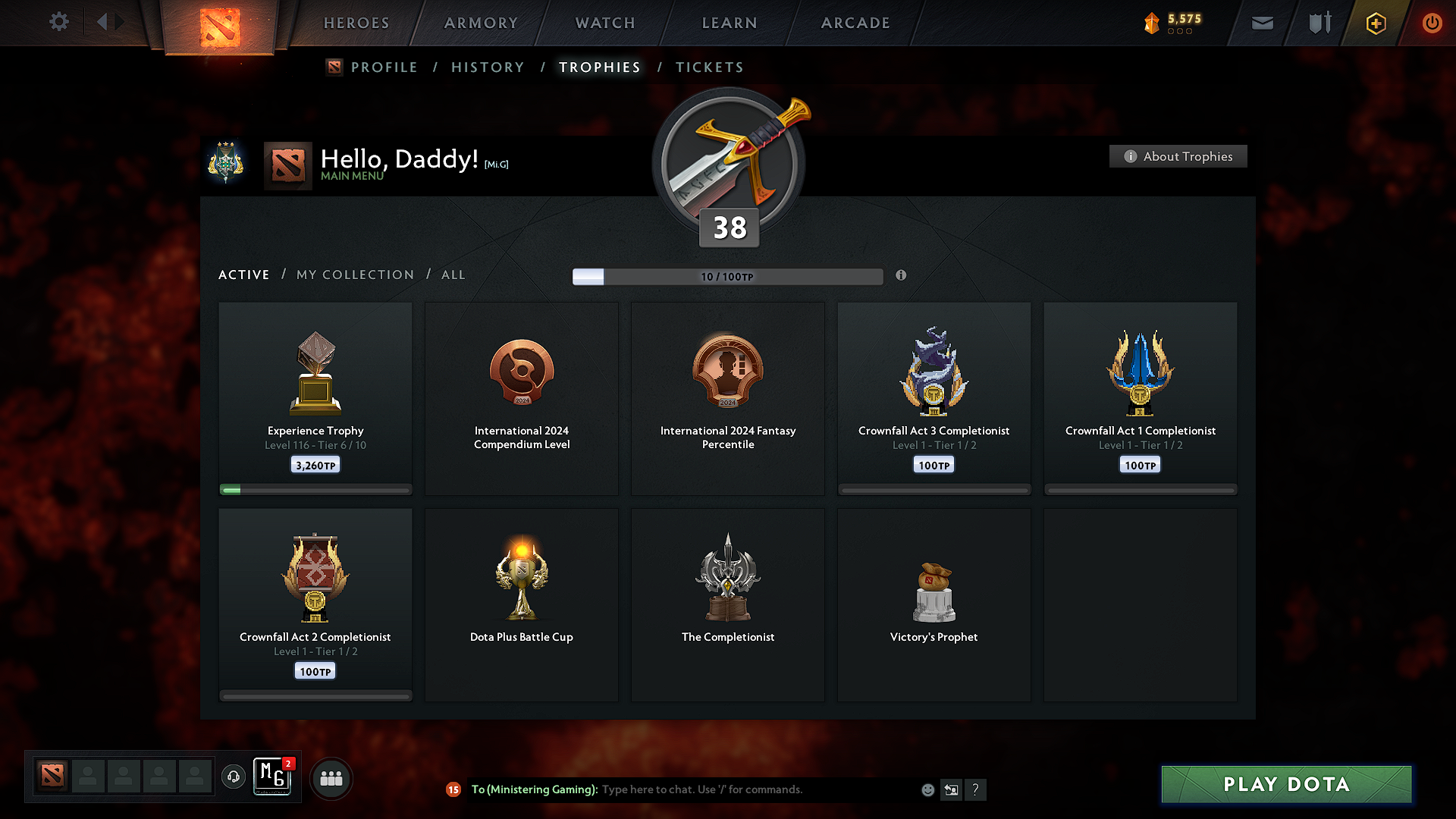Open the TROPHIES tab
This screenshot has height=819, width=1456.
tap(599, 67)
